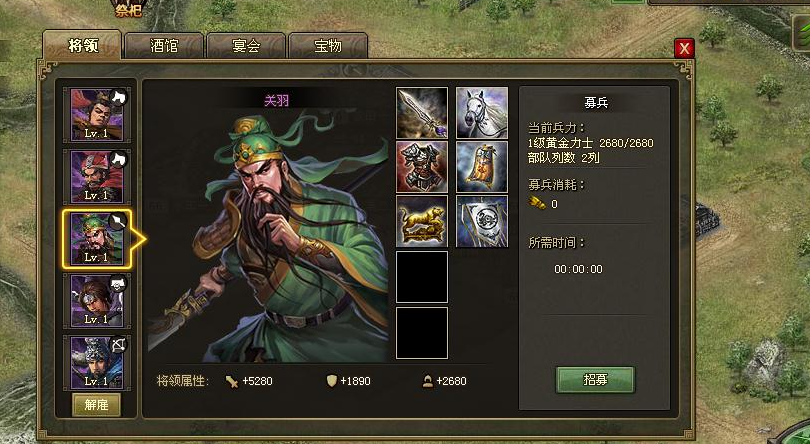Close the generals window with red X
The width and height of the screenshot is (810, 444).
(684, 48)
